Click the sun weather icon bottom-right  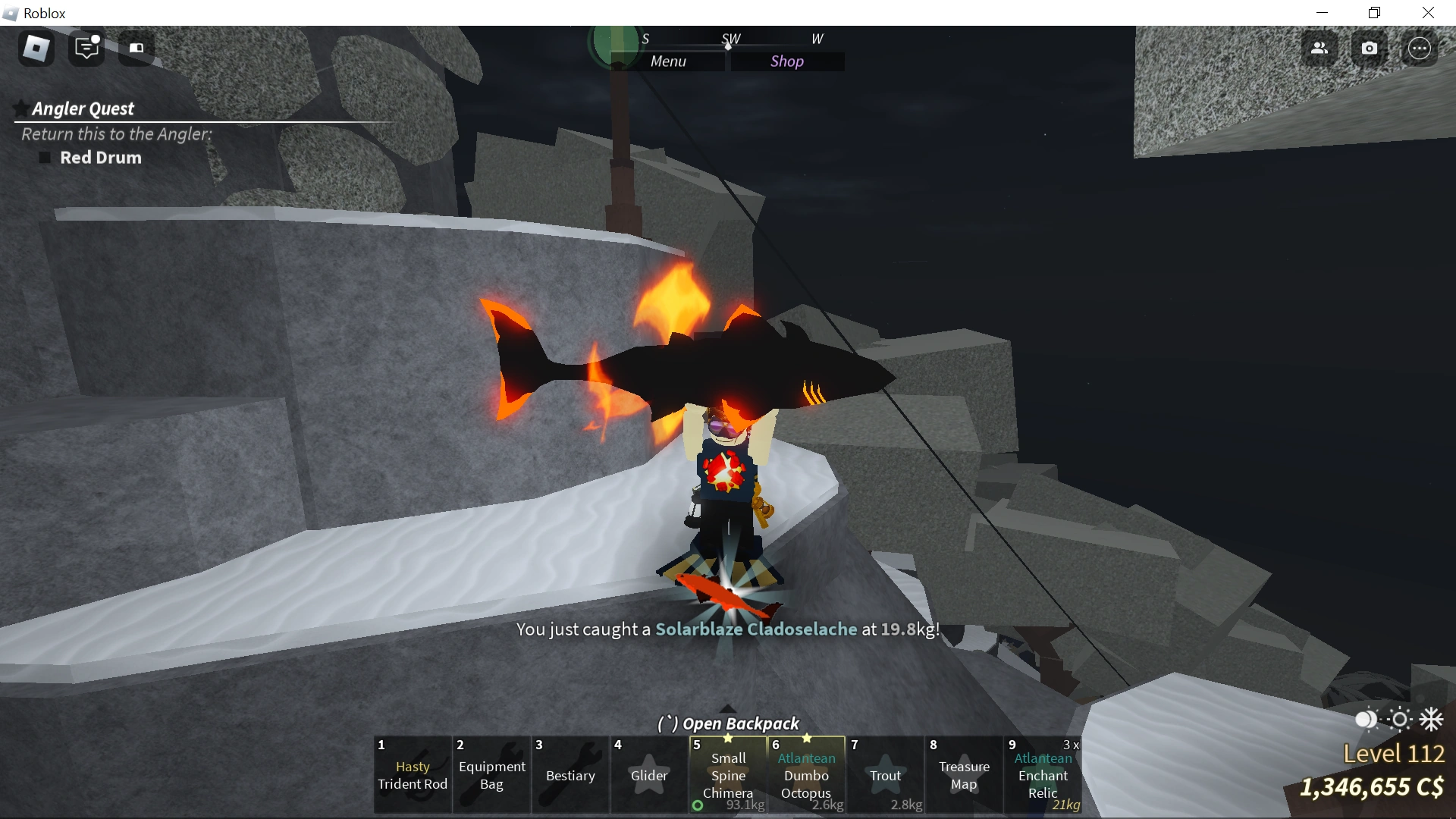coord(1398,720)
